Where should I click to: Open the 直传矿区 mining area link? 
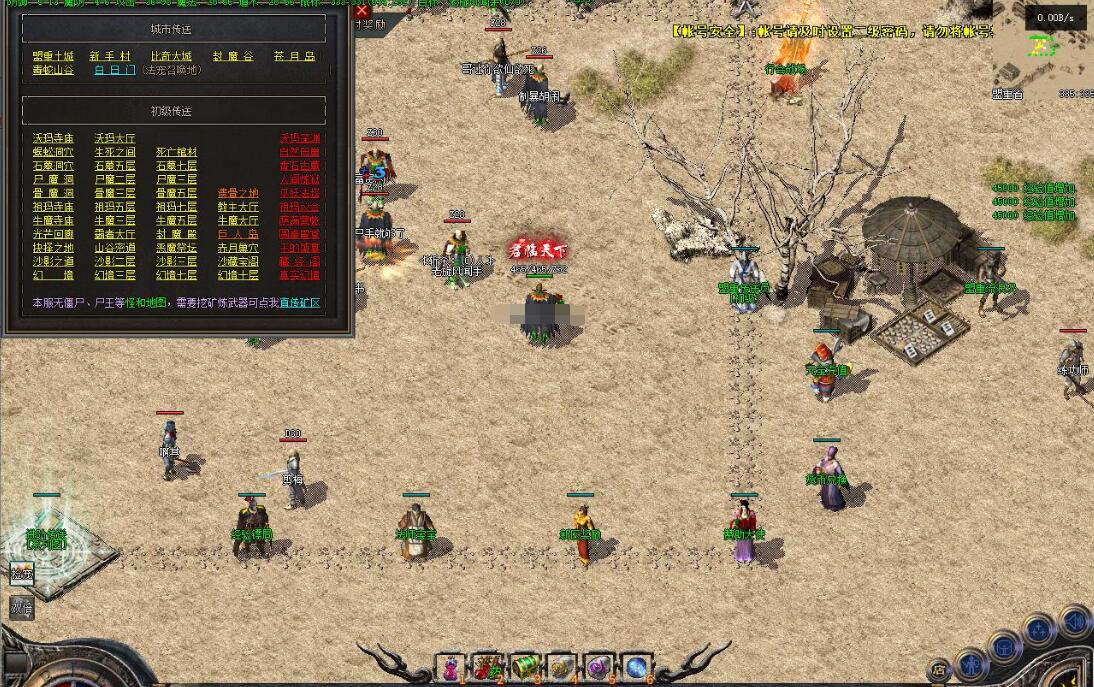300,302
